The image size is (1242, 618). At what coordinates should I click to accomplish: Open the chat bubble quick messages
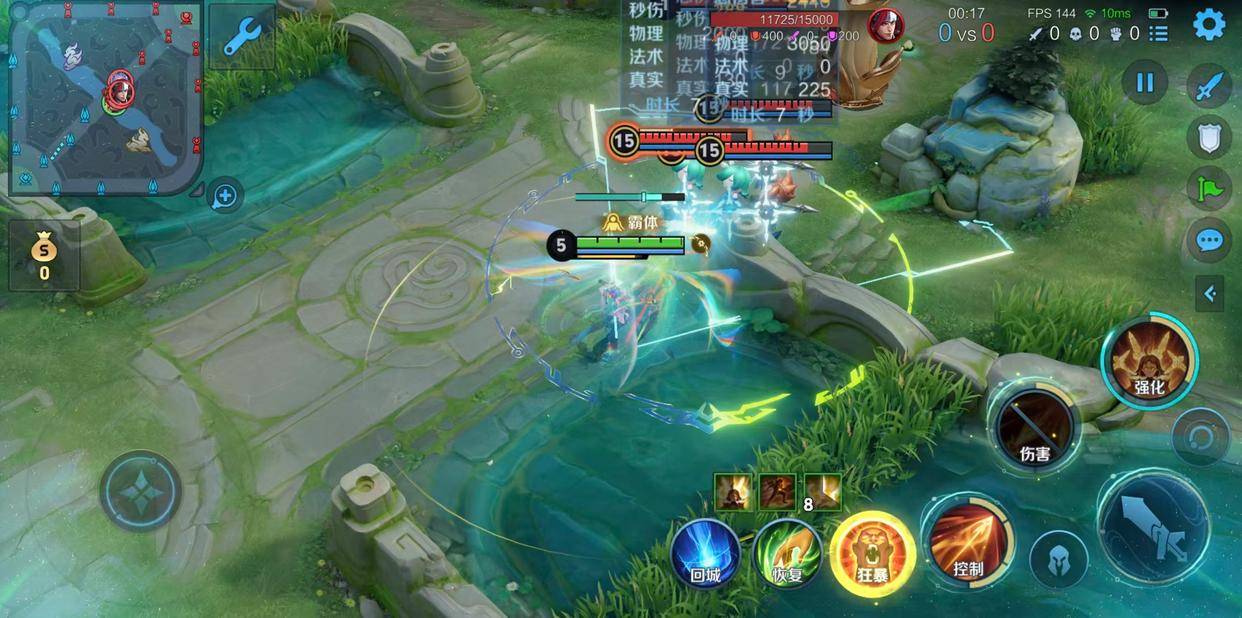(x=1209, y=240)
